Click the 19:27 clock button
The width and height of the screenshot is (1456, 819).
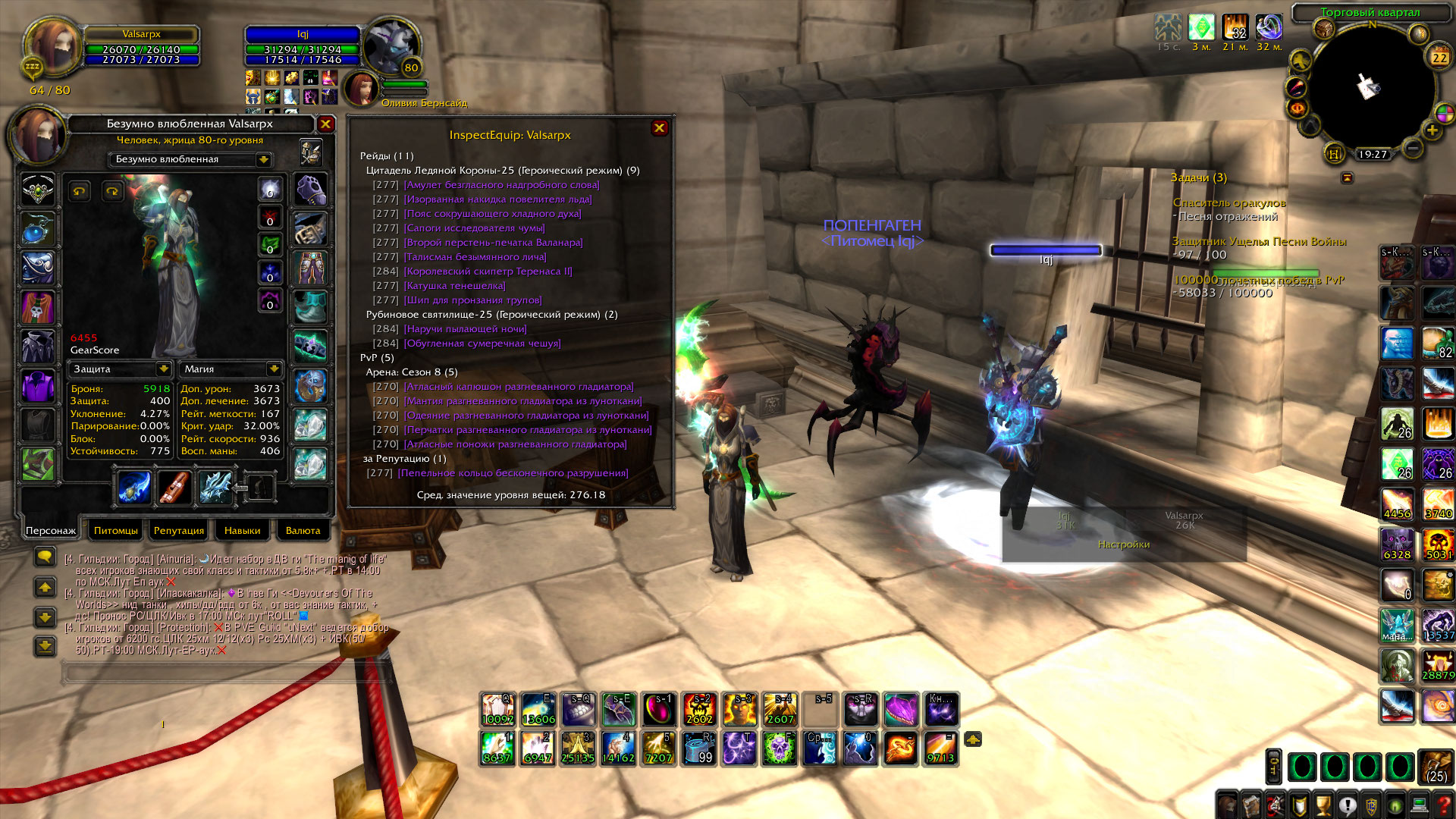pos(1373,155)
